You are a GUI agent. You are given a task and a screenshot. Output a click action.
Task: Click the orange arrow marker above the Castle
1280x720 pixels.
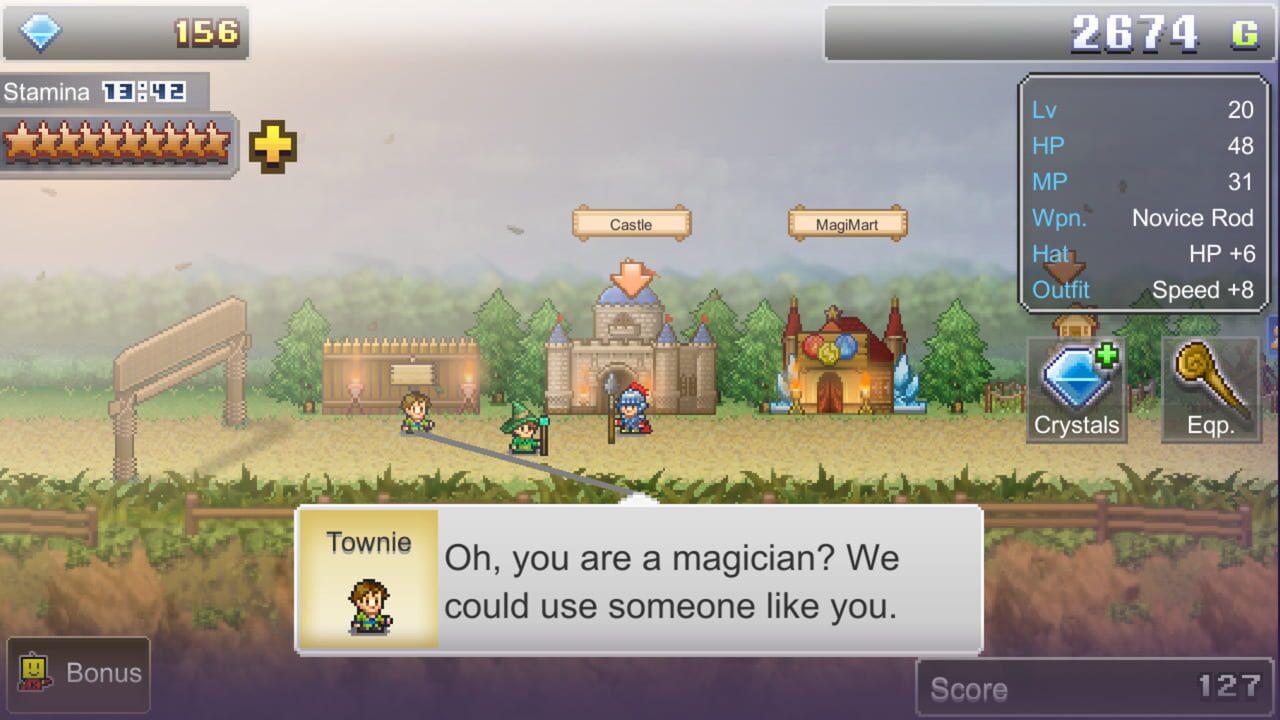(630, 278)
